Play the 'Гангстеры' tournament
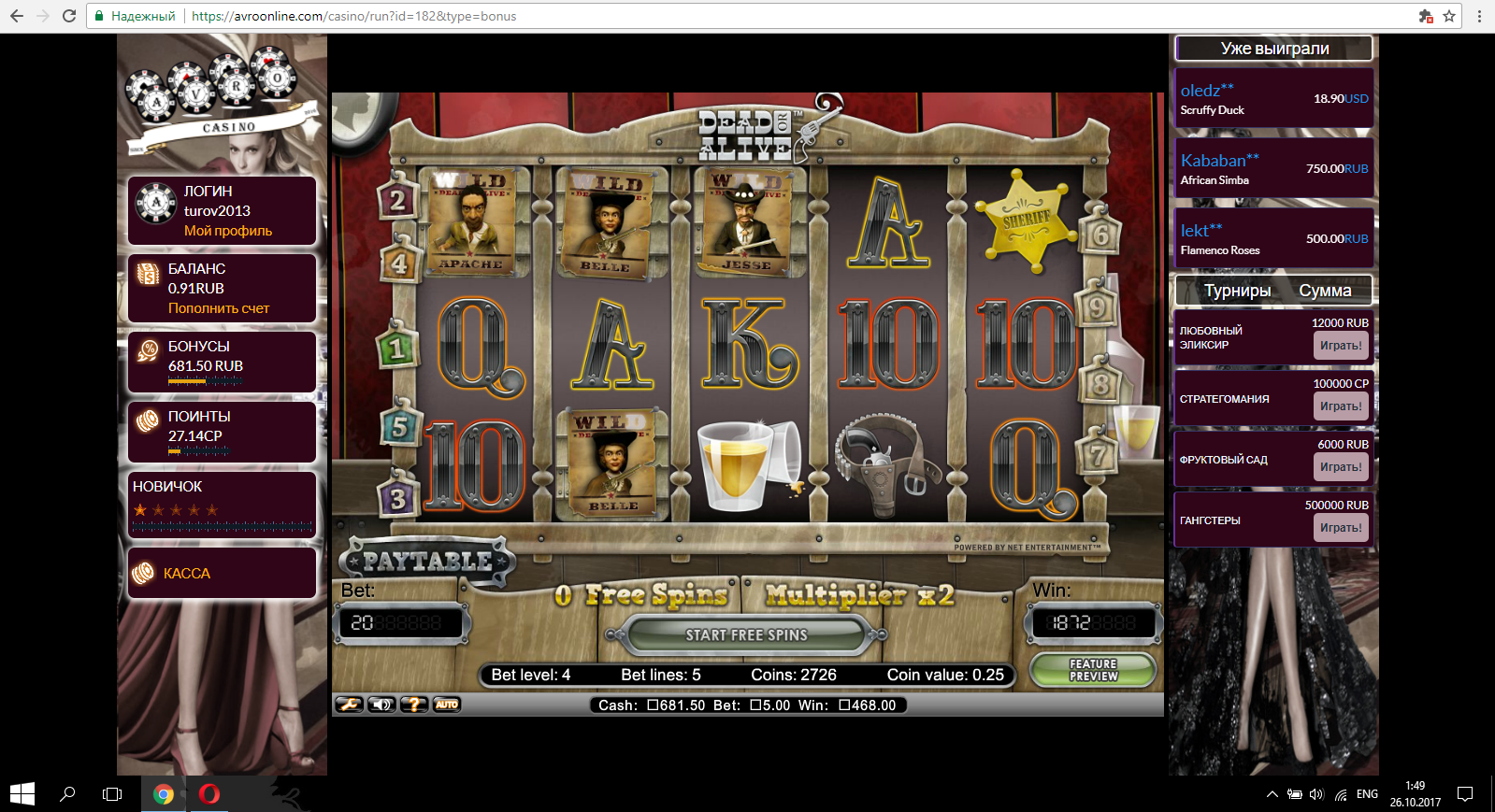 click(1341, 528)
